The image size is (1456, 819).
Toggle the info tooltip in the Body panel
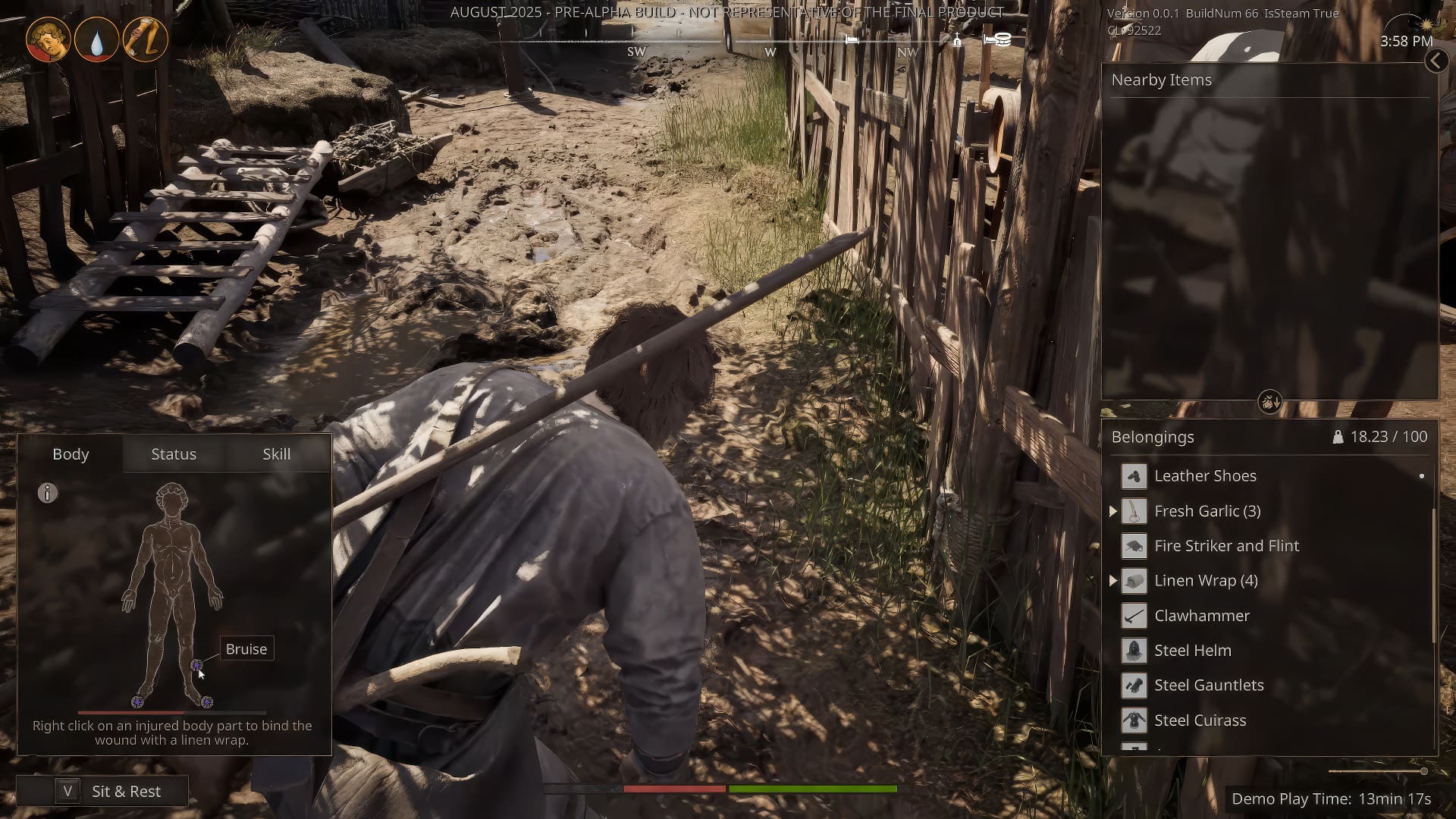click(48, 494)
